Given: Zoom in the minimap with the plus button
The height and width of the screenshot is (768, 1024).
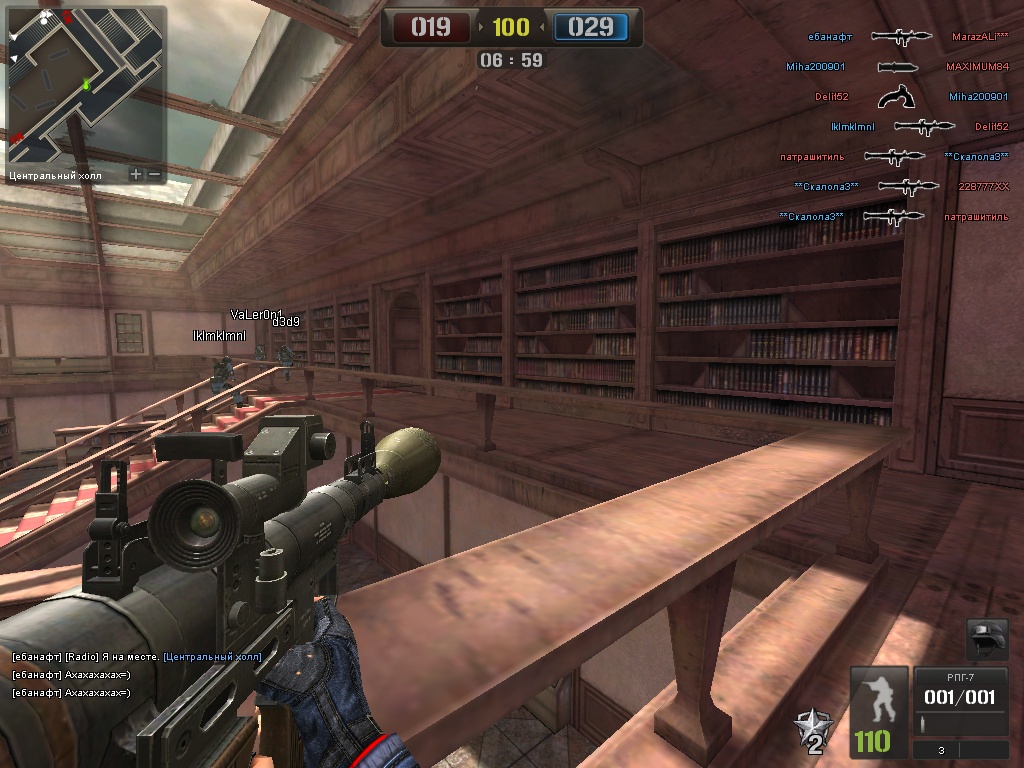Looking at the screenshot, I should (137, 174).
